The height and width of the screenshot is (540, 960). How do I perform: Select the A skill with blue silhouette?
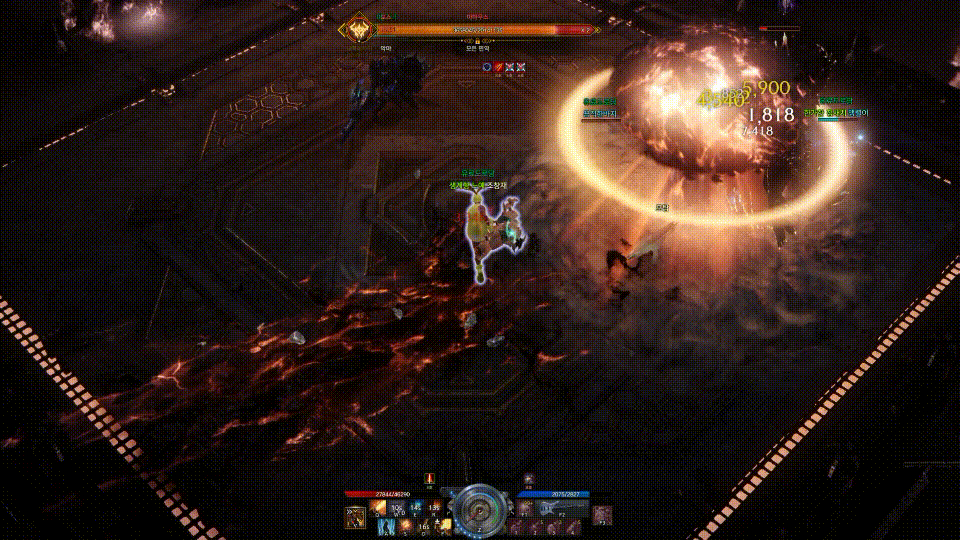click(x=385, y=526)
